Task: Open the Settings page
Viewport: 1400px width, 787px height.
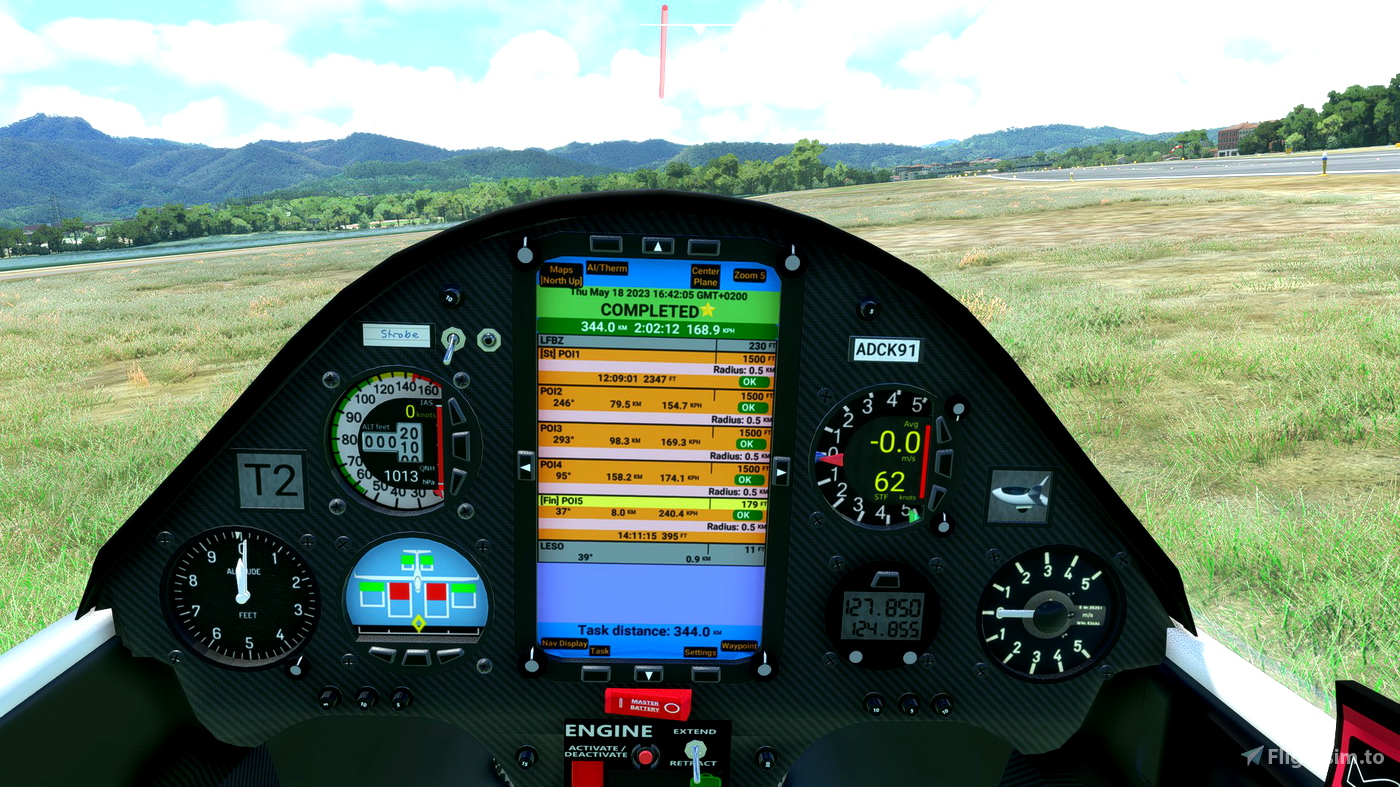Action: [x=700, y=651]
